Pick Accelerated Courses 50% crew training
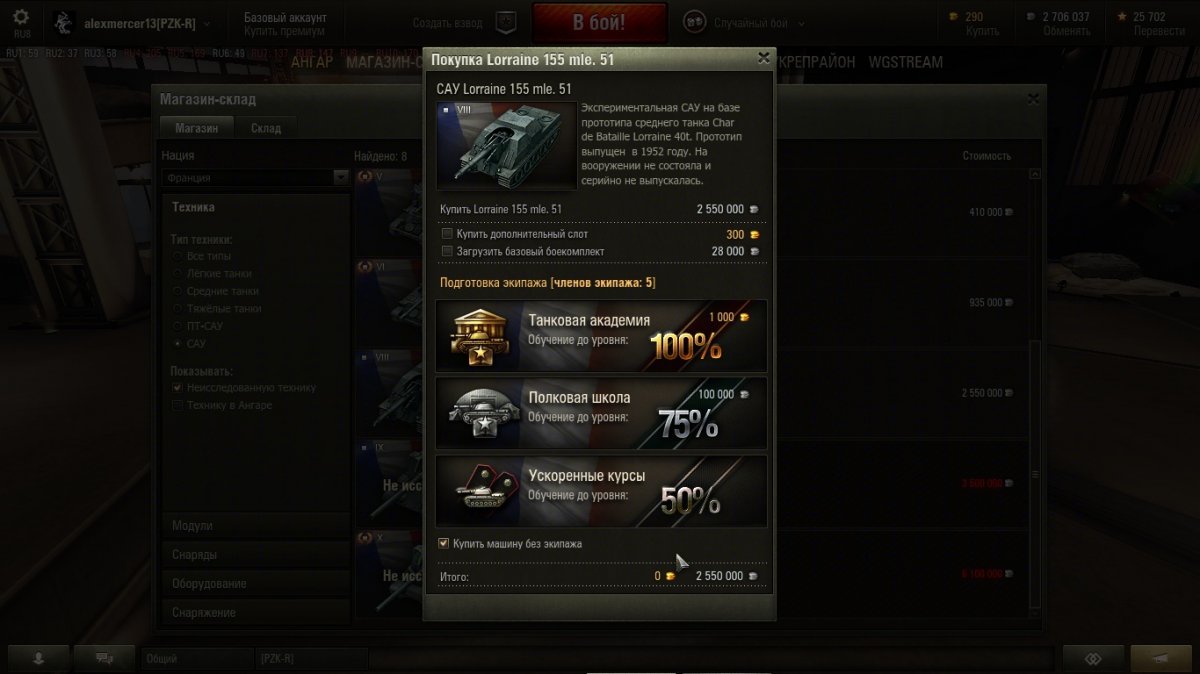 pos(601,491)
